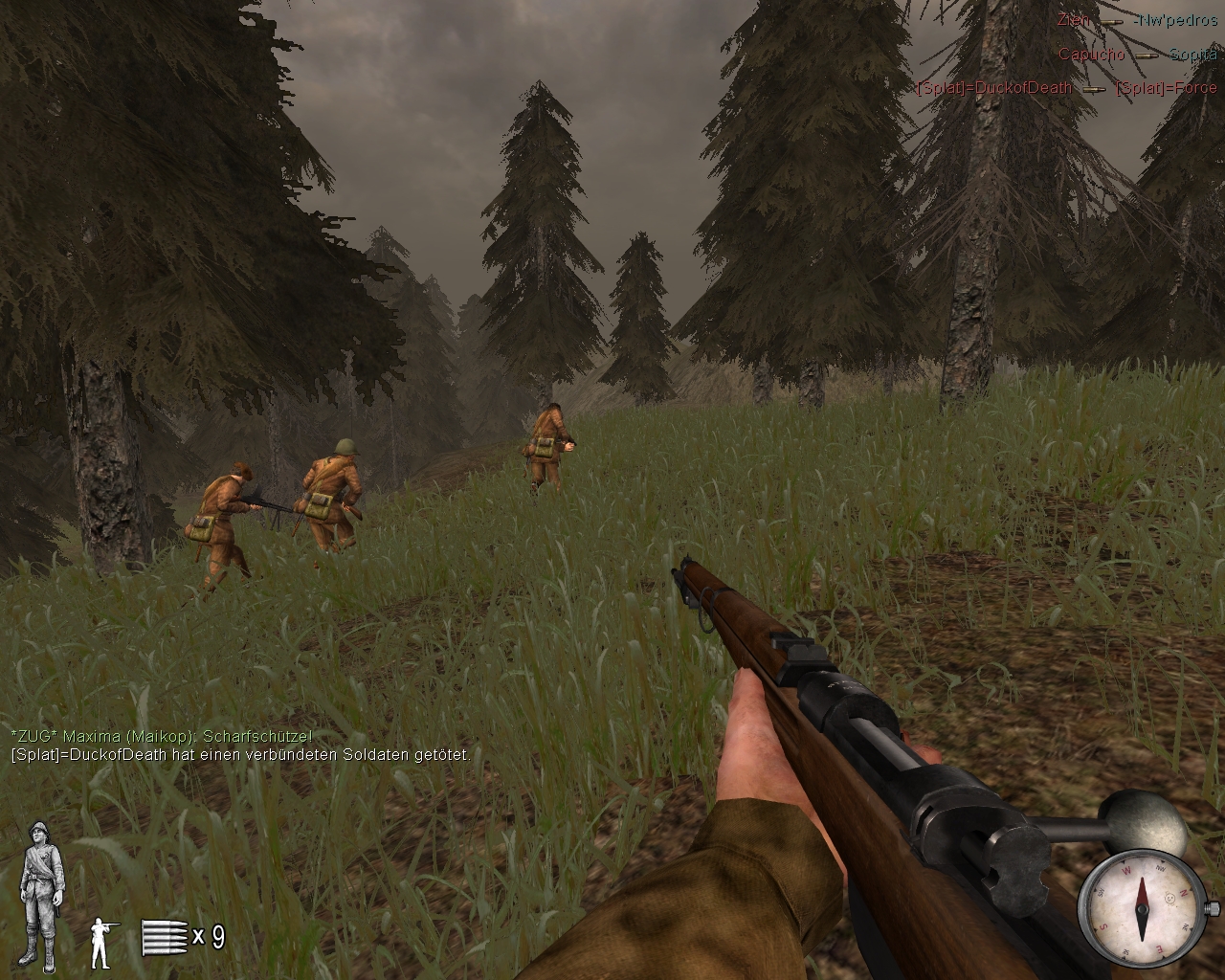Select the rifle ammo clip icon
1225x980 pixels.
(161, 937)
